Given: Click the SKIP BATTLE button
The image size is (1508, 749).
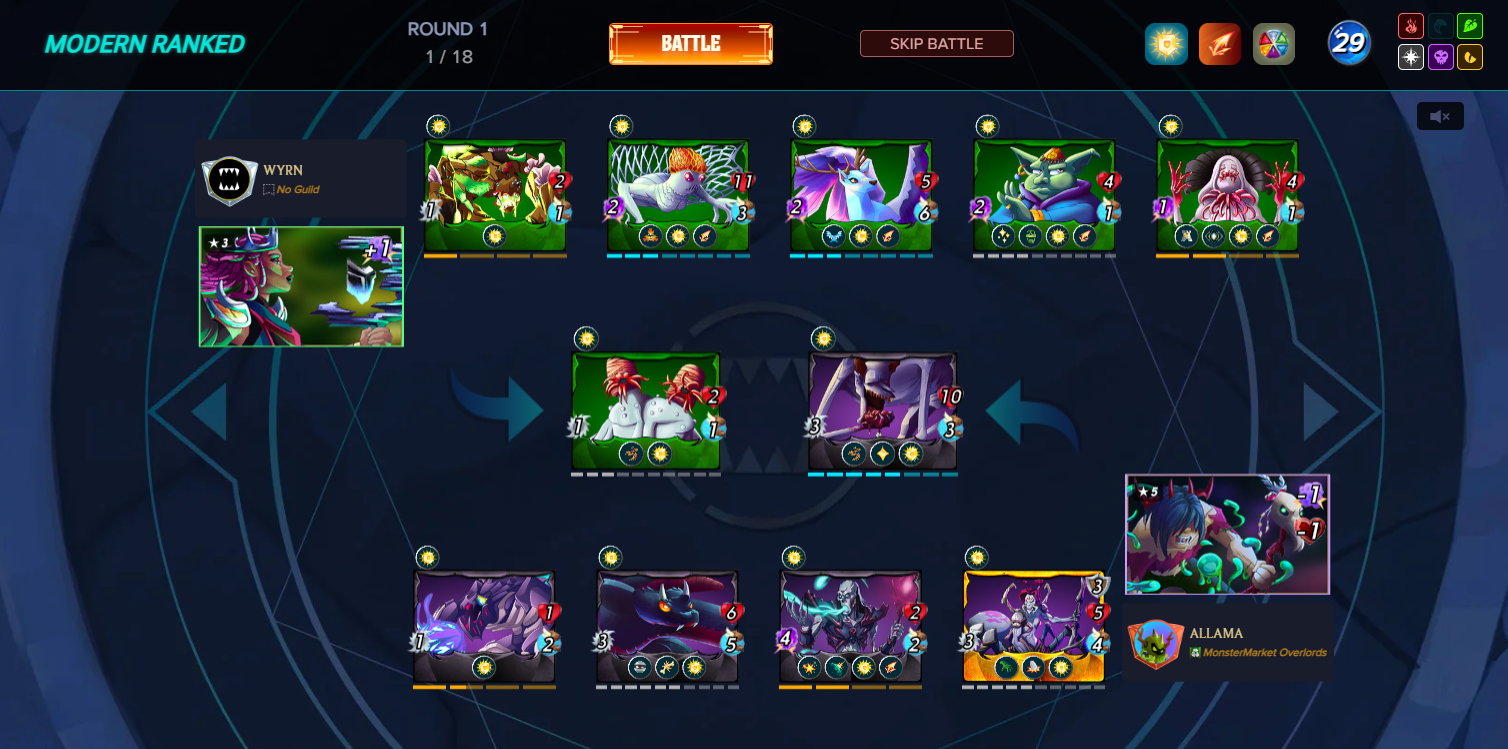Looking at the screenshot, I should 936,43.
